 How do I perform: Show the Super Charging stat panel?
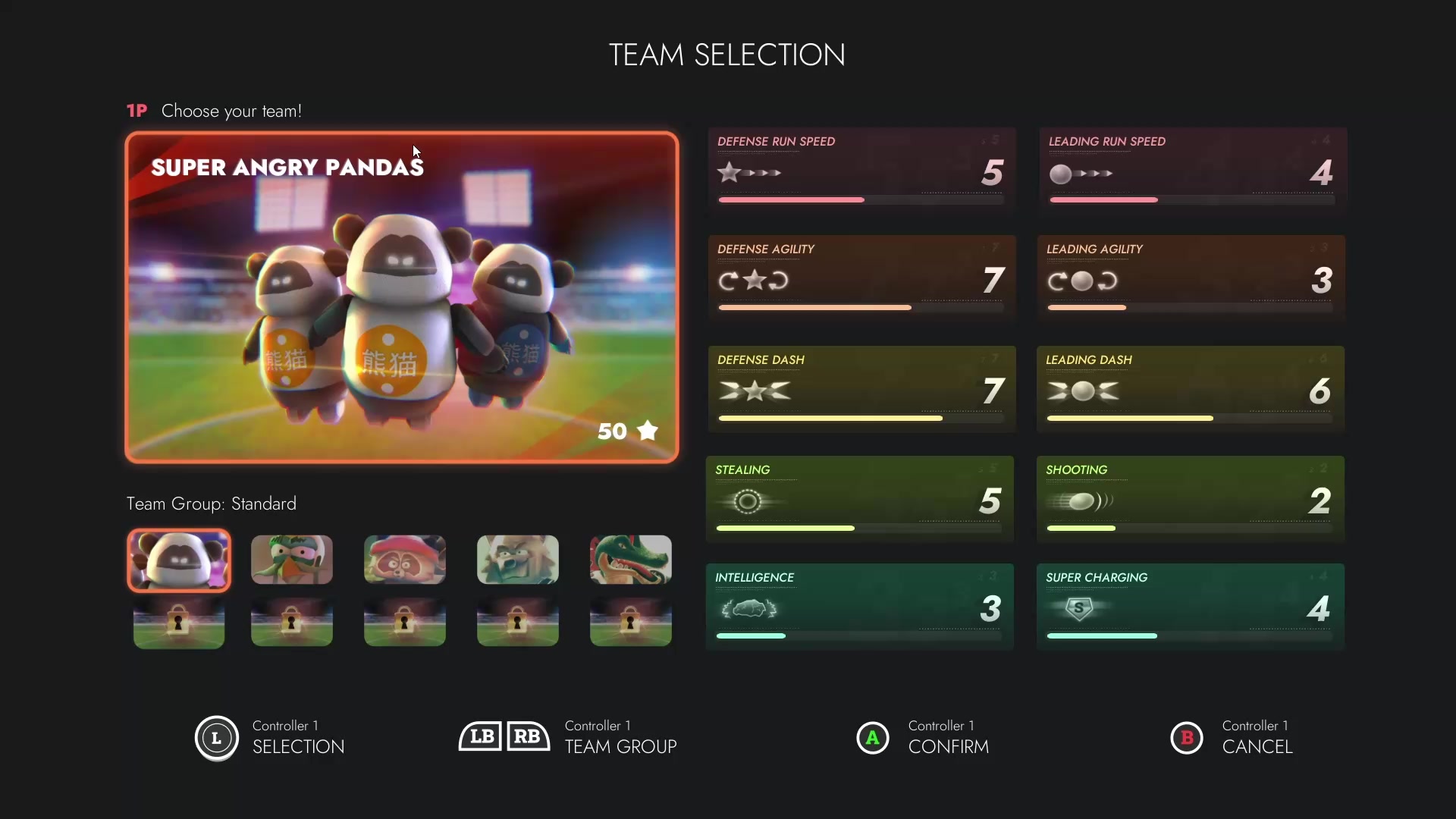[1190, 605]
